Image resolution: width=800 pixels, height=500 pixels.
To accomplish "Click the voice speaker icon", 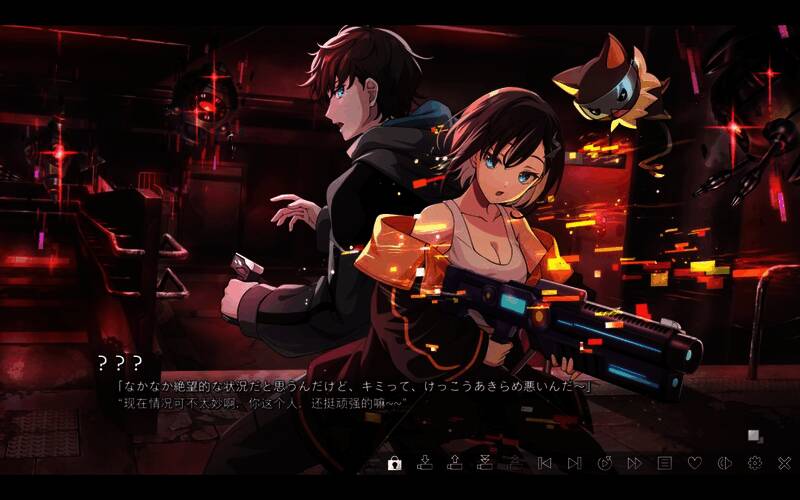I will 725,463.
